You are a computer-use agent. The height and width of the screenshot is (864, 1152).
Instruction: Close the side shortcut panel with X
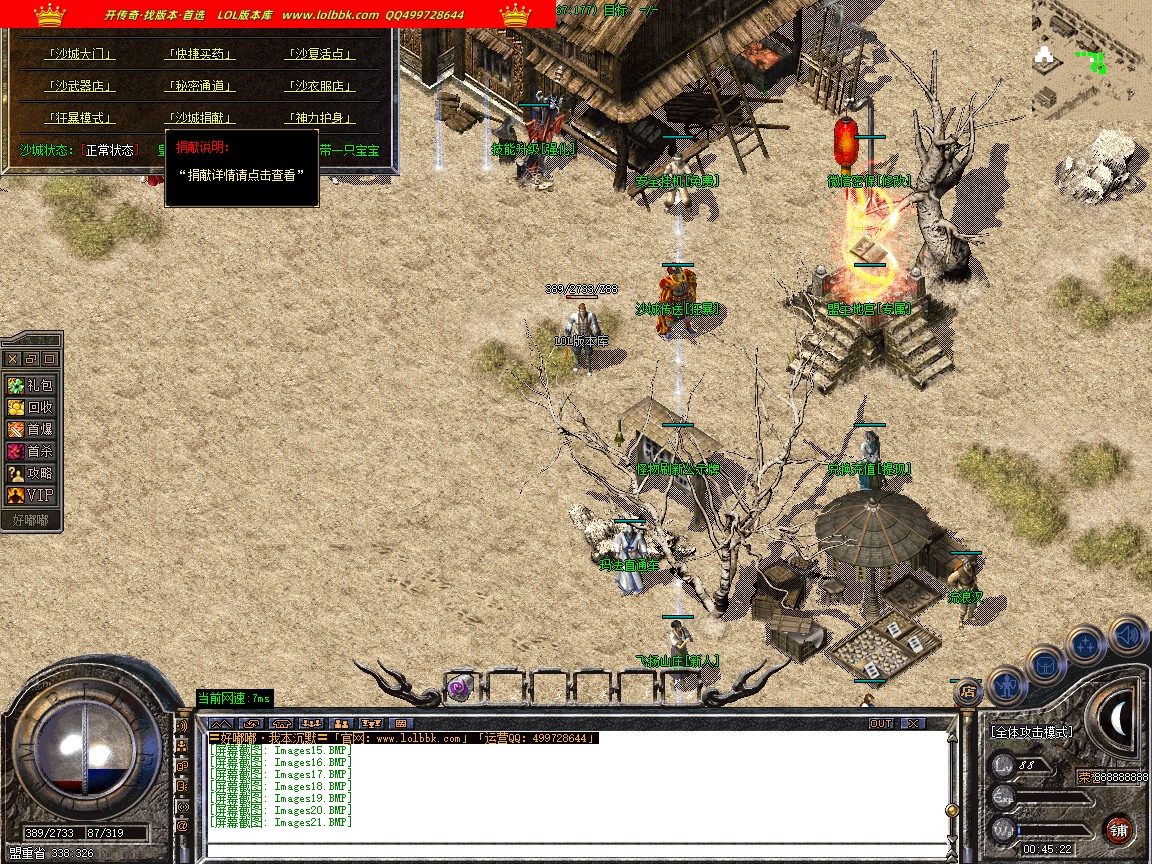coord(12,358)
